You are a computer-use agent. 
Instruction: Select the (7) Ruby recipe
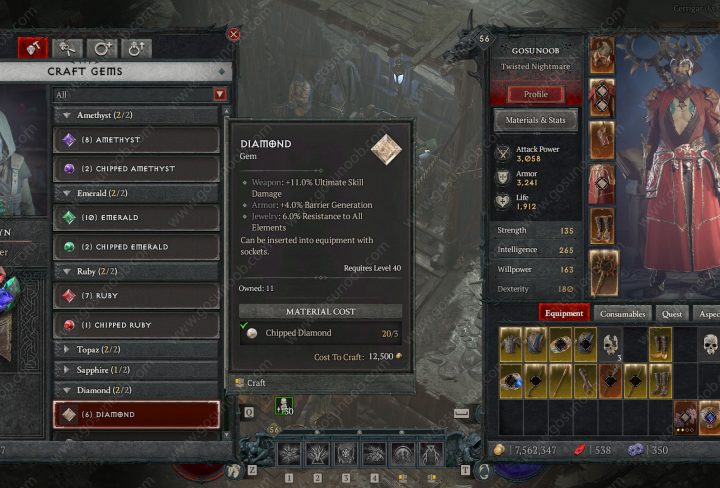point(135,296)
